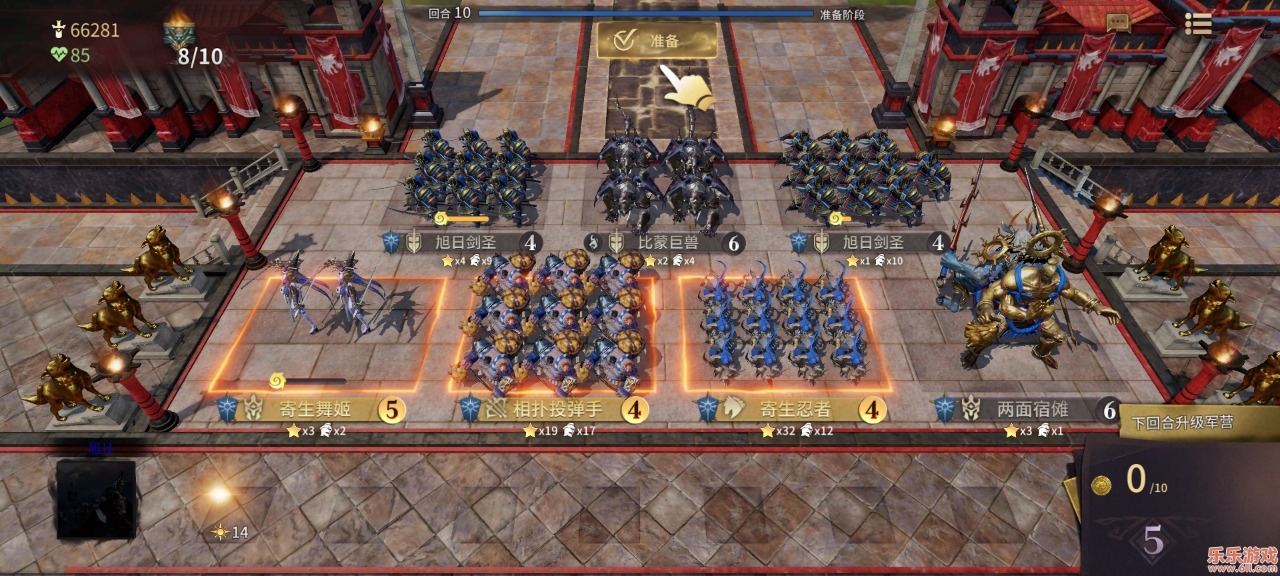
Task: Confirm ready with the 准备 button
Action: point(656,41)
